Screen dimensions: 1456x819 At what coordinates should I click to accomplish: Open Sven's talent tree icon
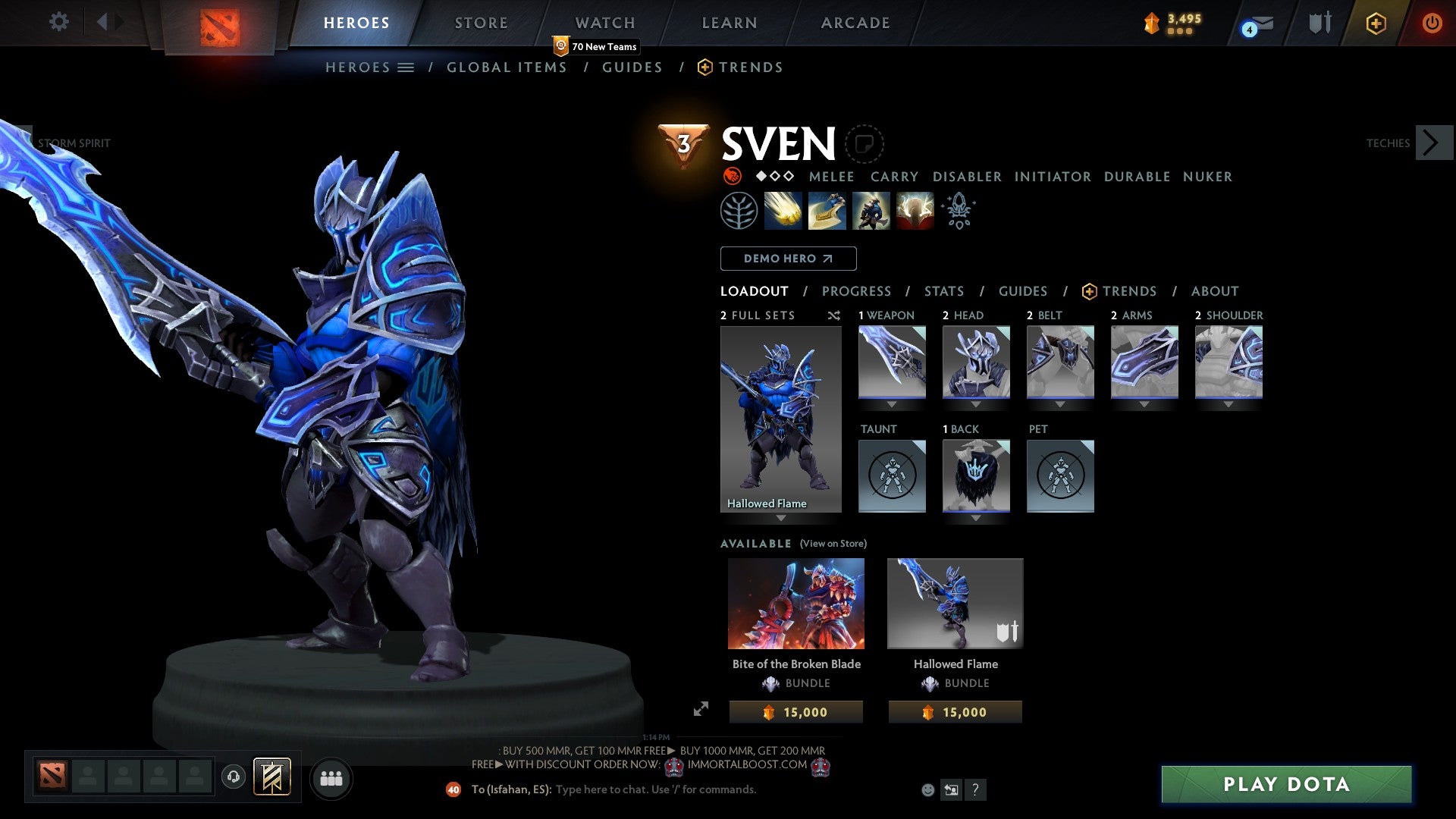tap(739, 211)
